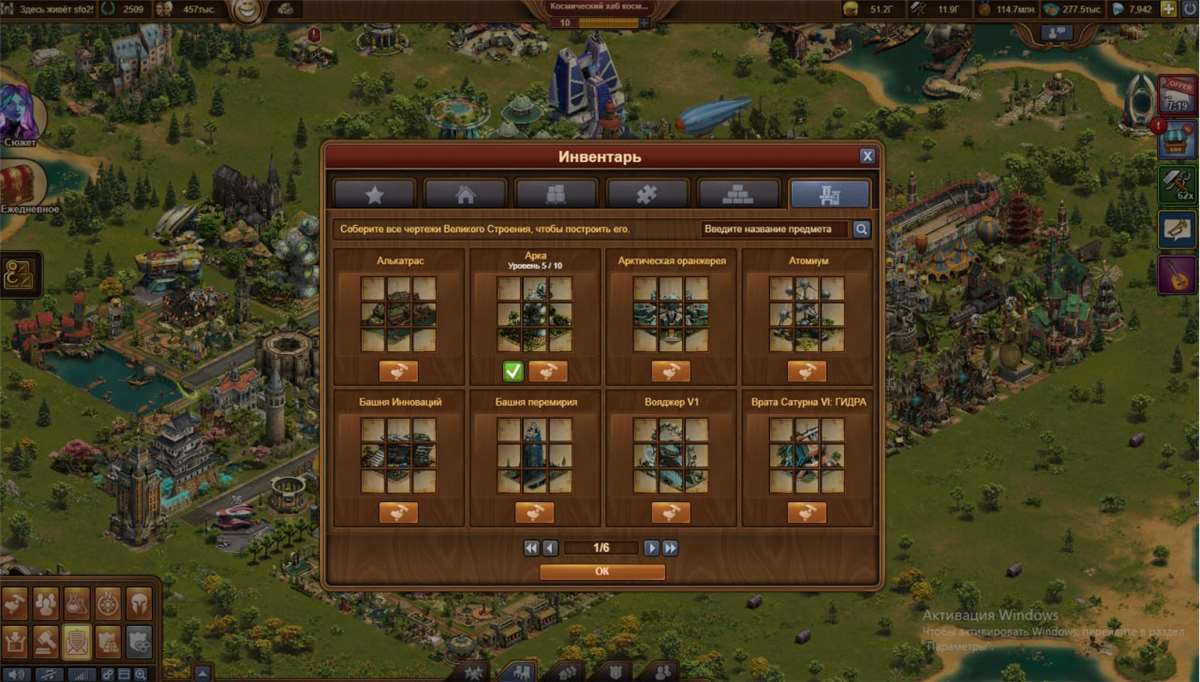Viewport: 1200px width, 682px height.
Task: Tick the green checkmark under Арка
Action: (x=512, y=372)
